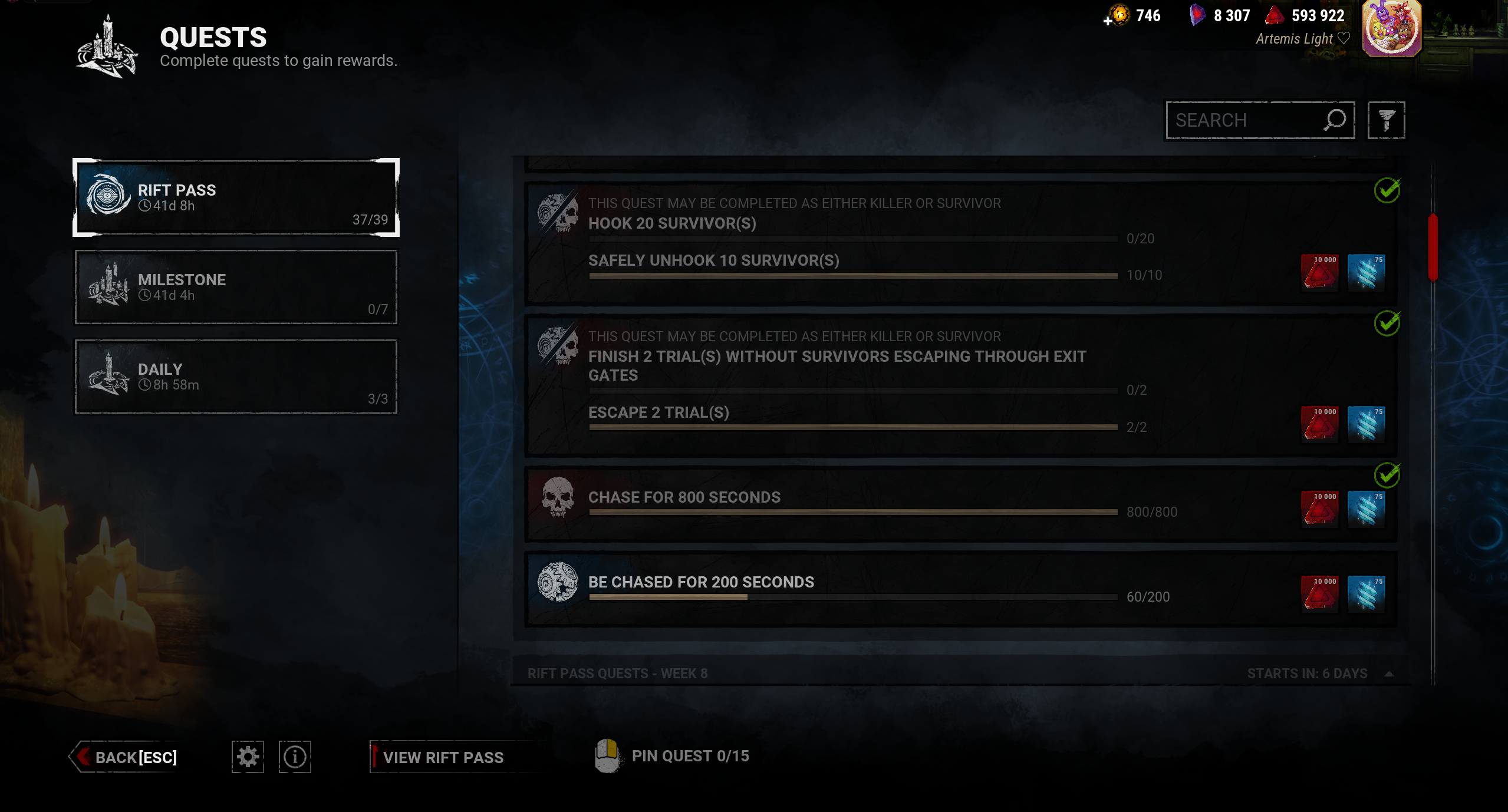Click the completed checkmark on Chase 800 Seconds quest
This screenshot has width=1508, height=812.
click(1389, 475)
